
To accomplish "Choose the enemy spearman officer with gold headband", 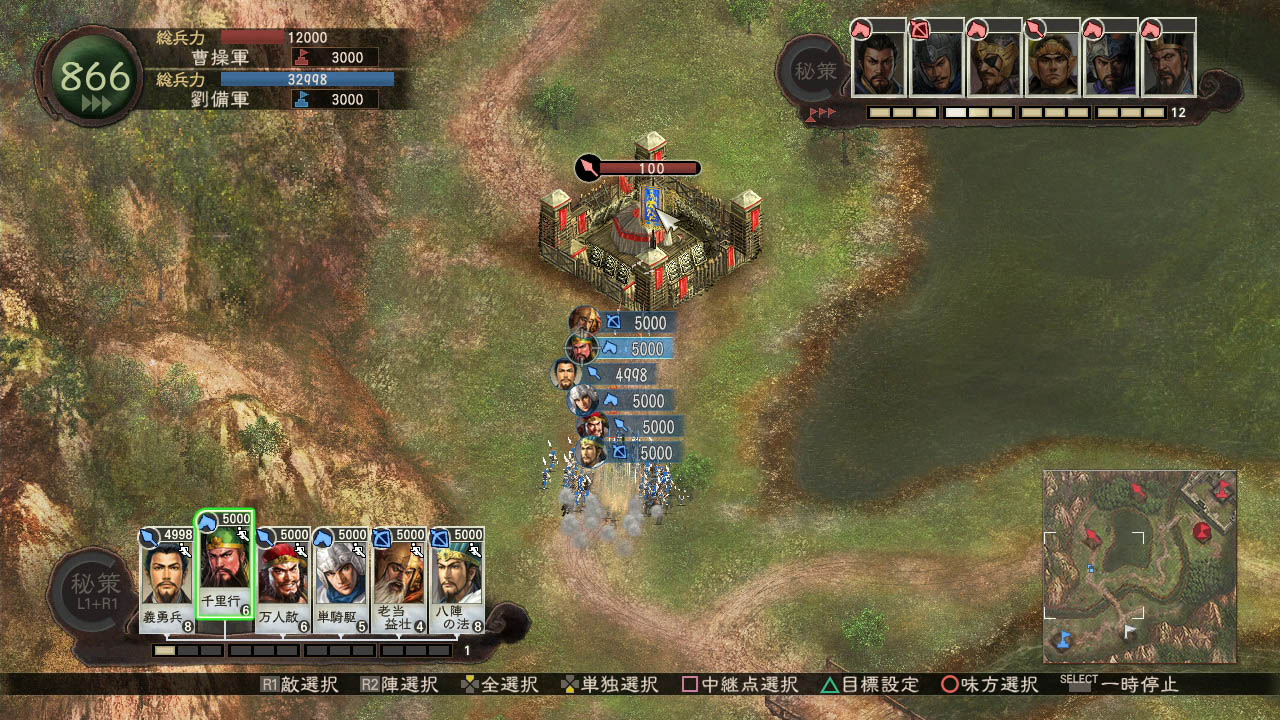I will tap(1052, 63).
